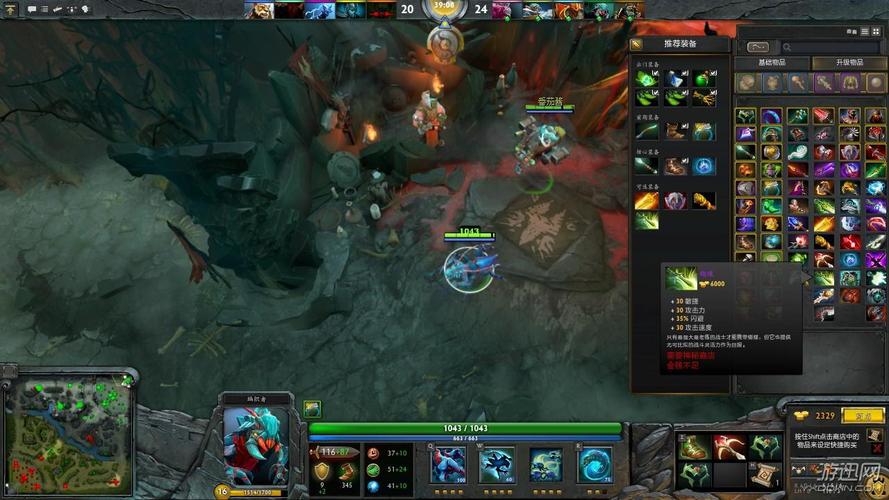Select the boots item in inventory
The image size is (889, 500).
[x=692, y=447]
